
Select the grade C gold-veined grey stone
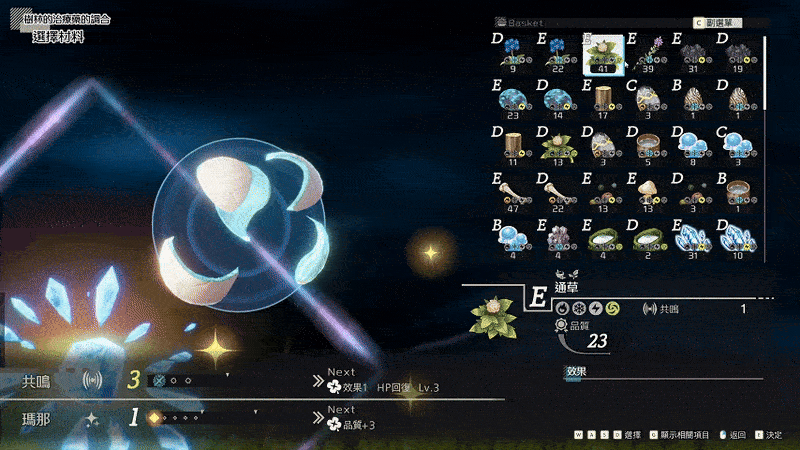[x=648, y=99]
